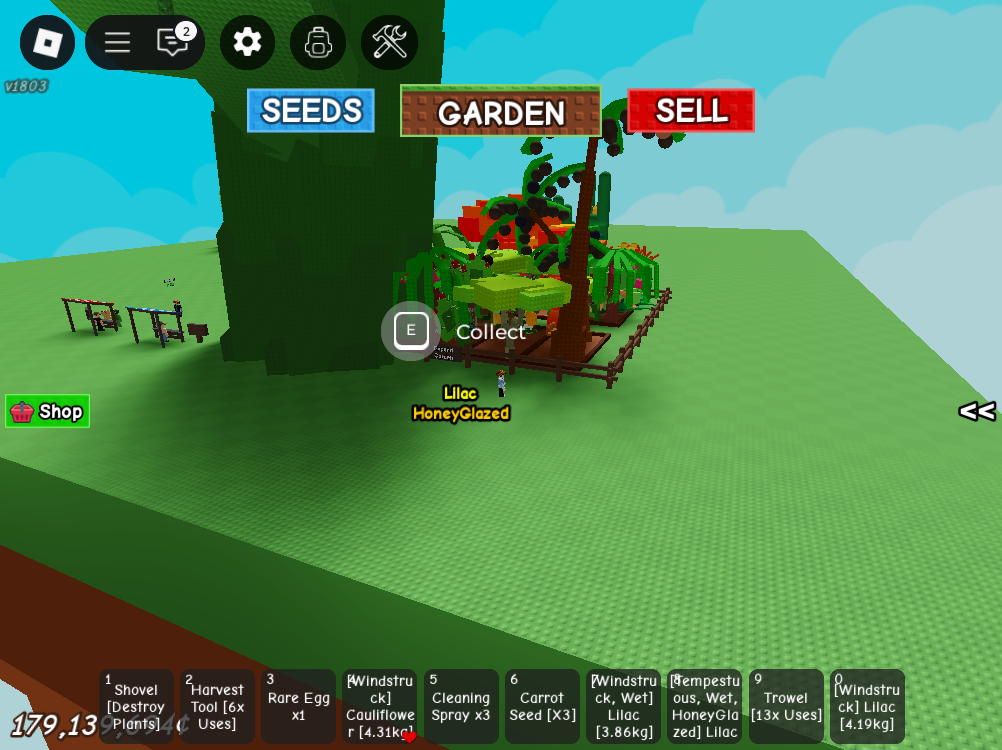Screen dimensions: 1002x750
Task: Pick the Carrot Seed [X3] slot
Action: (542, 707)
